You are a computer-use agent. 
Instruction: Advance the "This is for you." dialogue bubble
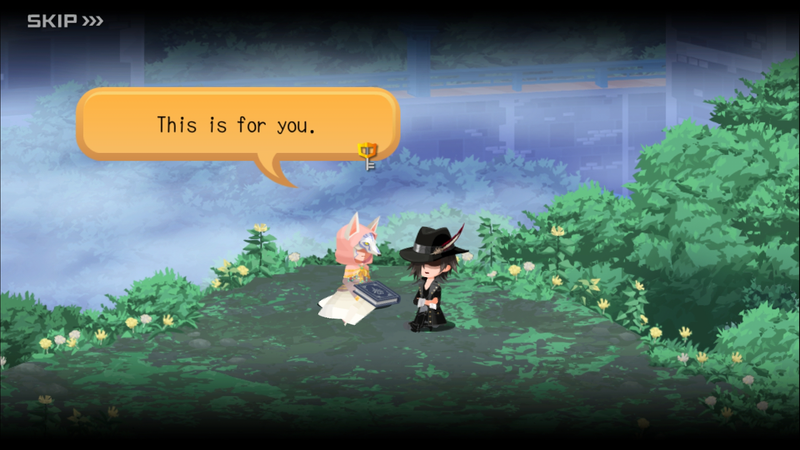click(x=237, y=125)
